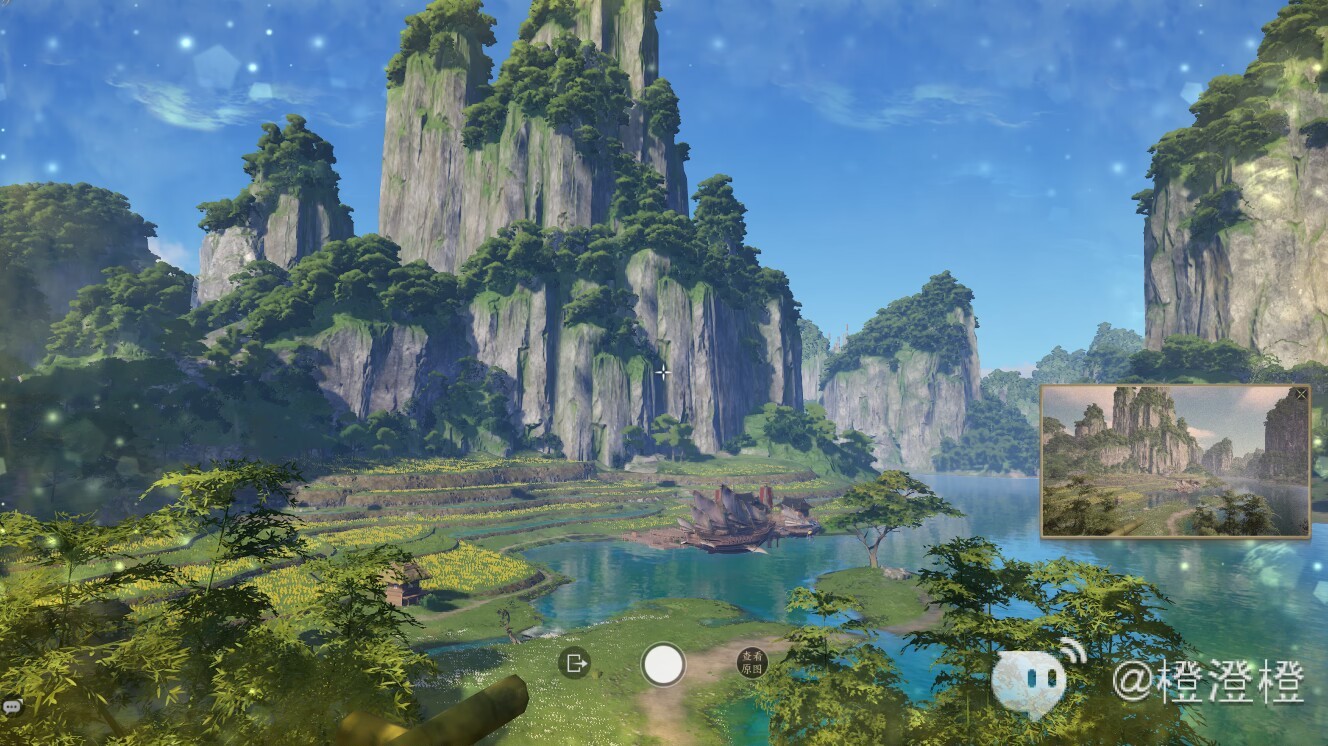Exit photo mode via the arrow-door icon
The image size is (1328, 746).
(574, 663)
